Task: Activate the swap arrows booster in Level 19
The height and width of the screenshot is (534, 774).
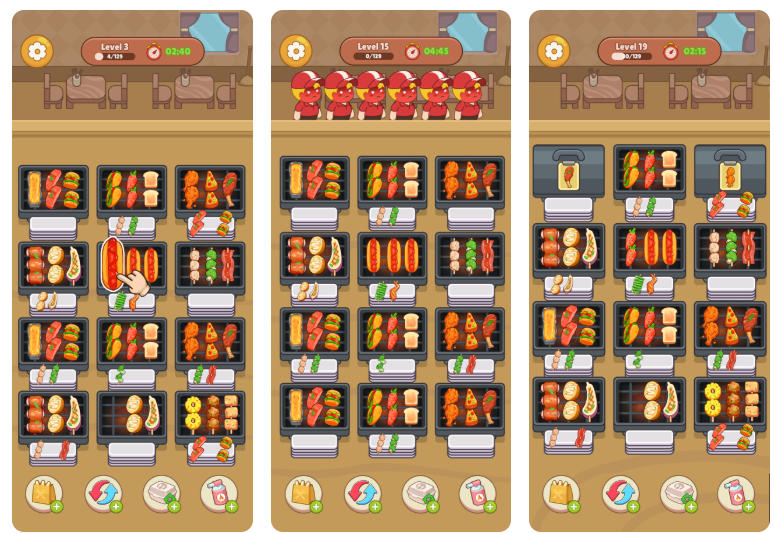Action: click(619, 492)
